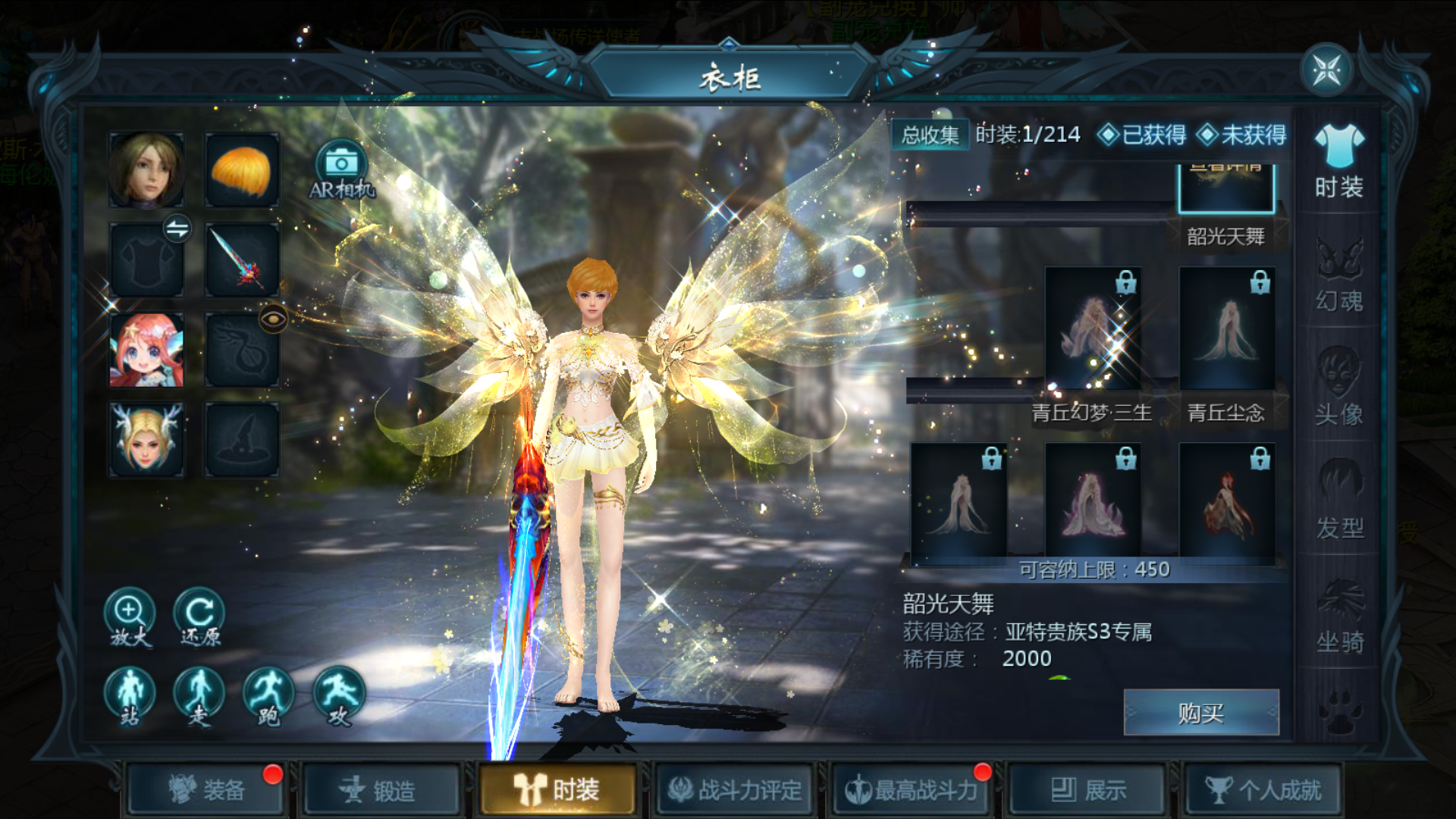Open the 装备 bottom tab
Viewport: 1456px width, 819px height.
206,790
